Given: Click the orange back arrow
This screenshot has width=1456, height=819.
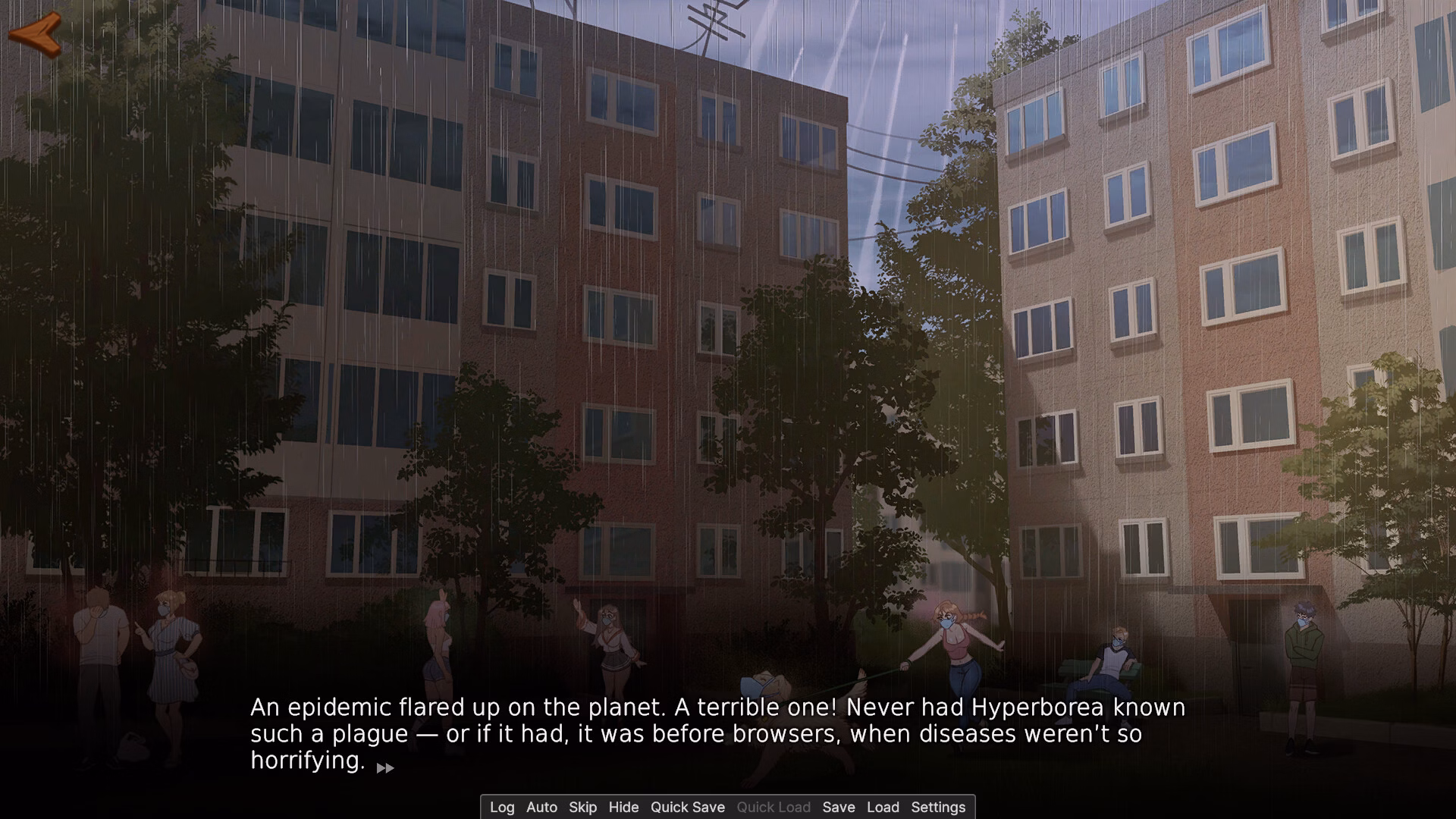Looking at the screenshot, I should [x=35, y=34].
